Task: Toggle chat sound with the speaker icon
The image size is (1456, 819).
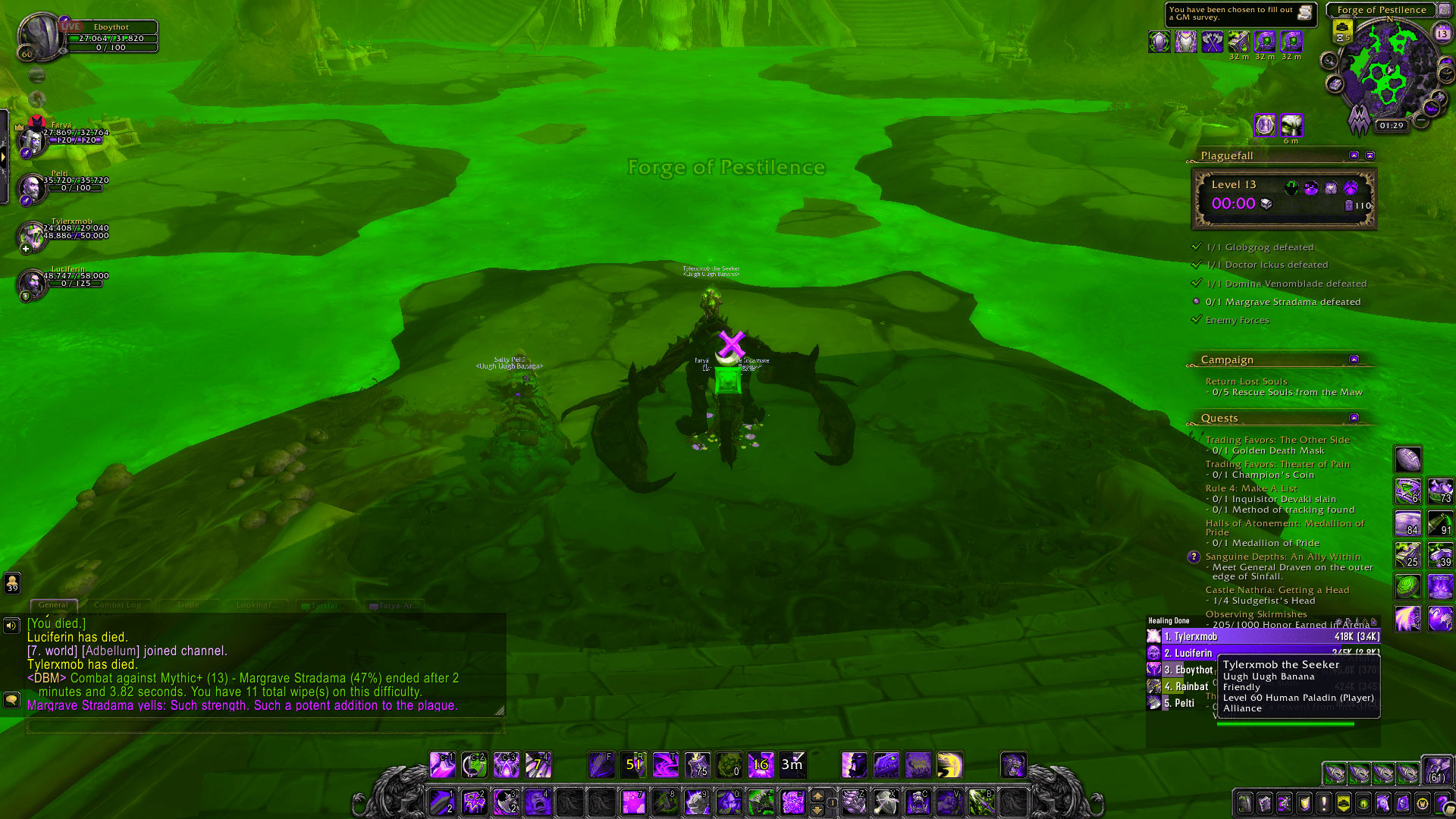Action: (x=10, y=625)
